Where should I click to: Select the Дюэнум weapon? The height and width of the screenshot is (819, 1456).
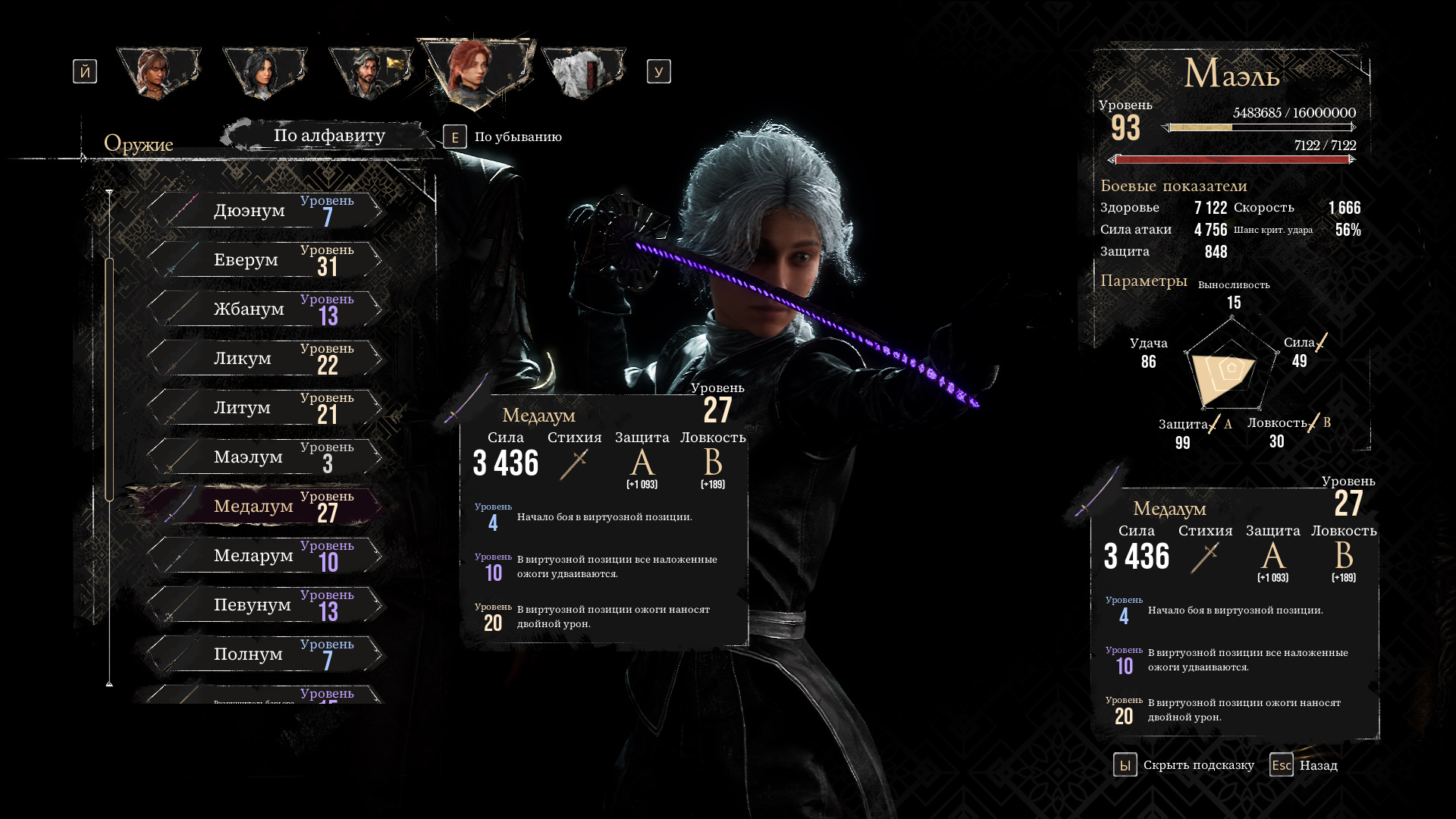pyautogui.click(x=265, y=211)
